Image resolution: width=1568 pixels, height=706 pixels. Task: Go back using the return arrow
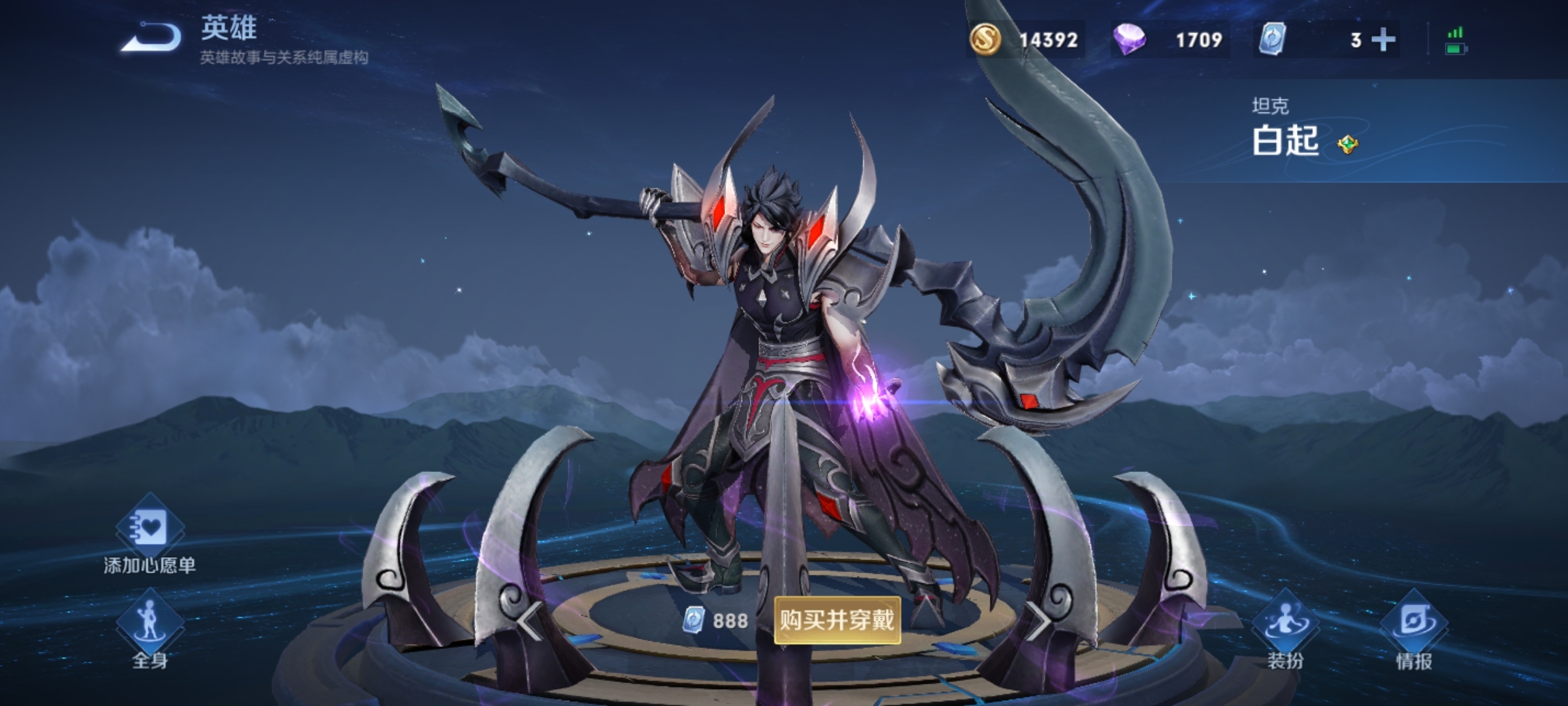coord(152,38)
